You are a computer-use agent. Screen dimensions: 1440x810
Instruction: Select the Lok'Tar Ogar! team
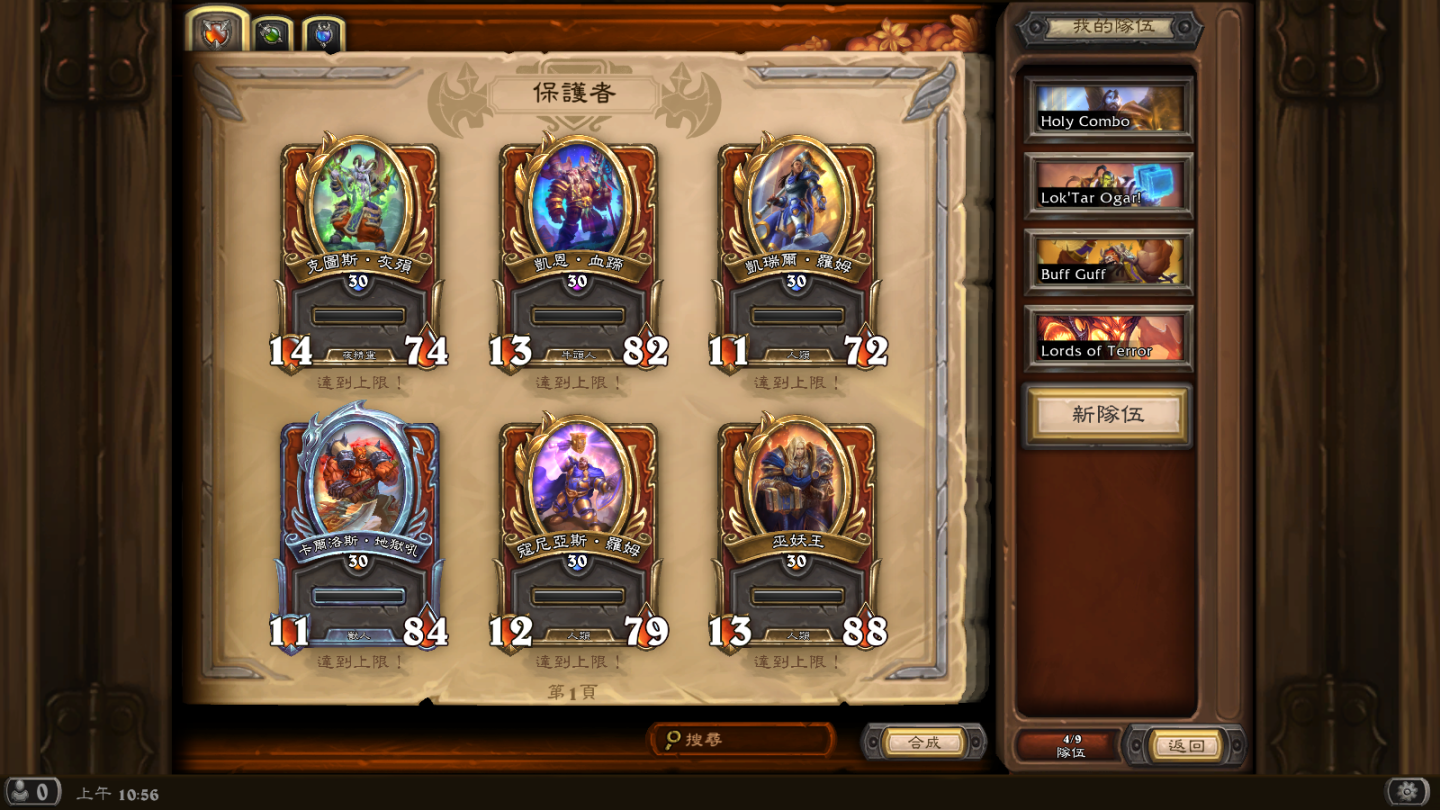point(1108,186)
